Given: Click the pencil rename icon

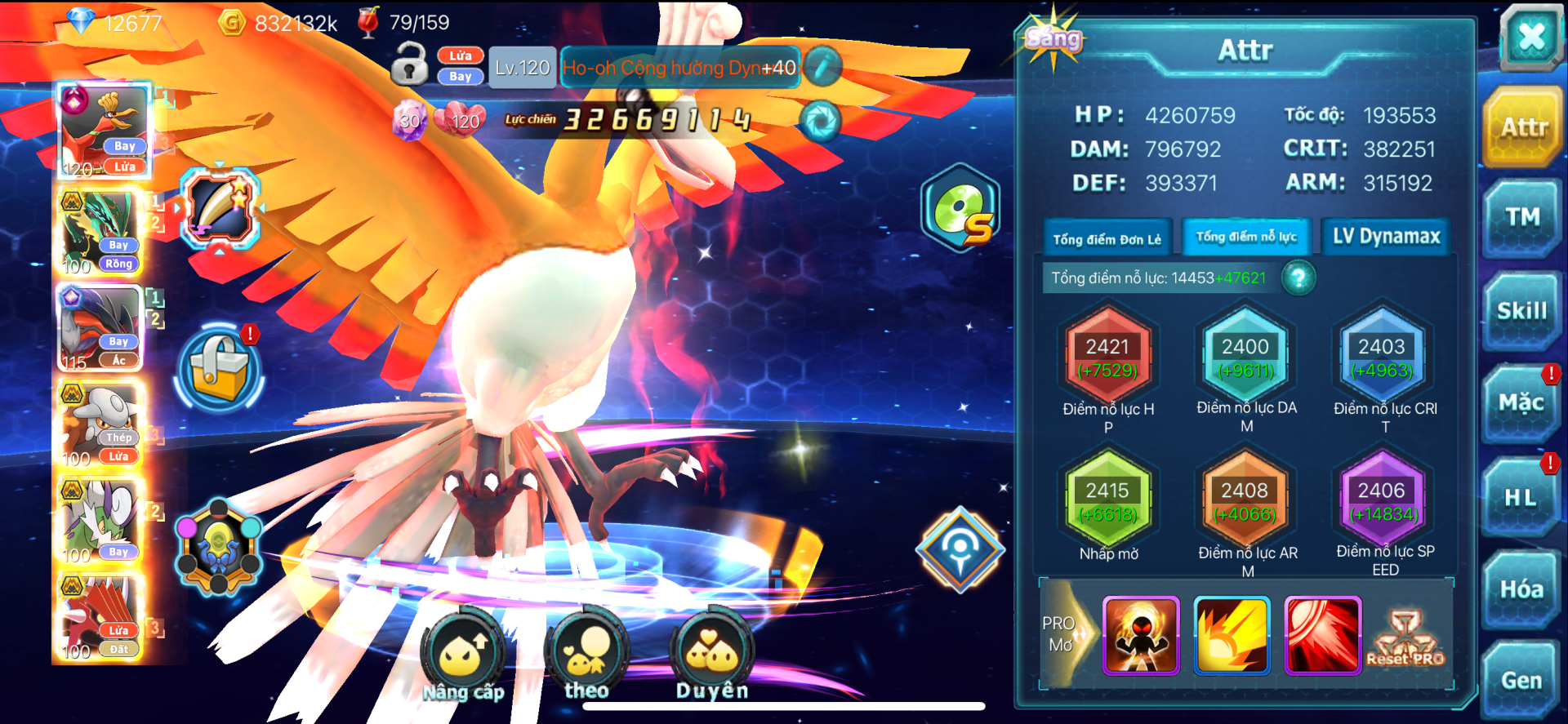Looking at the screenshot, I should pos(823,67).
